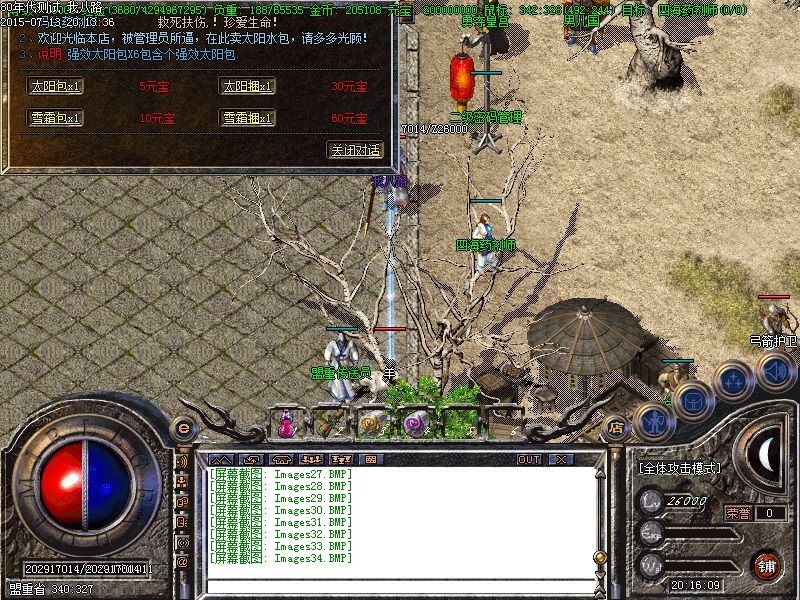
Task: Open the 店 shop button
Action: [615, 426]
